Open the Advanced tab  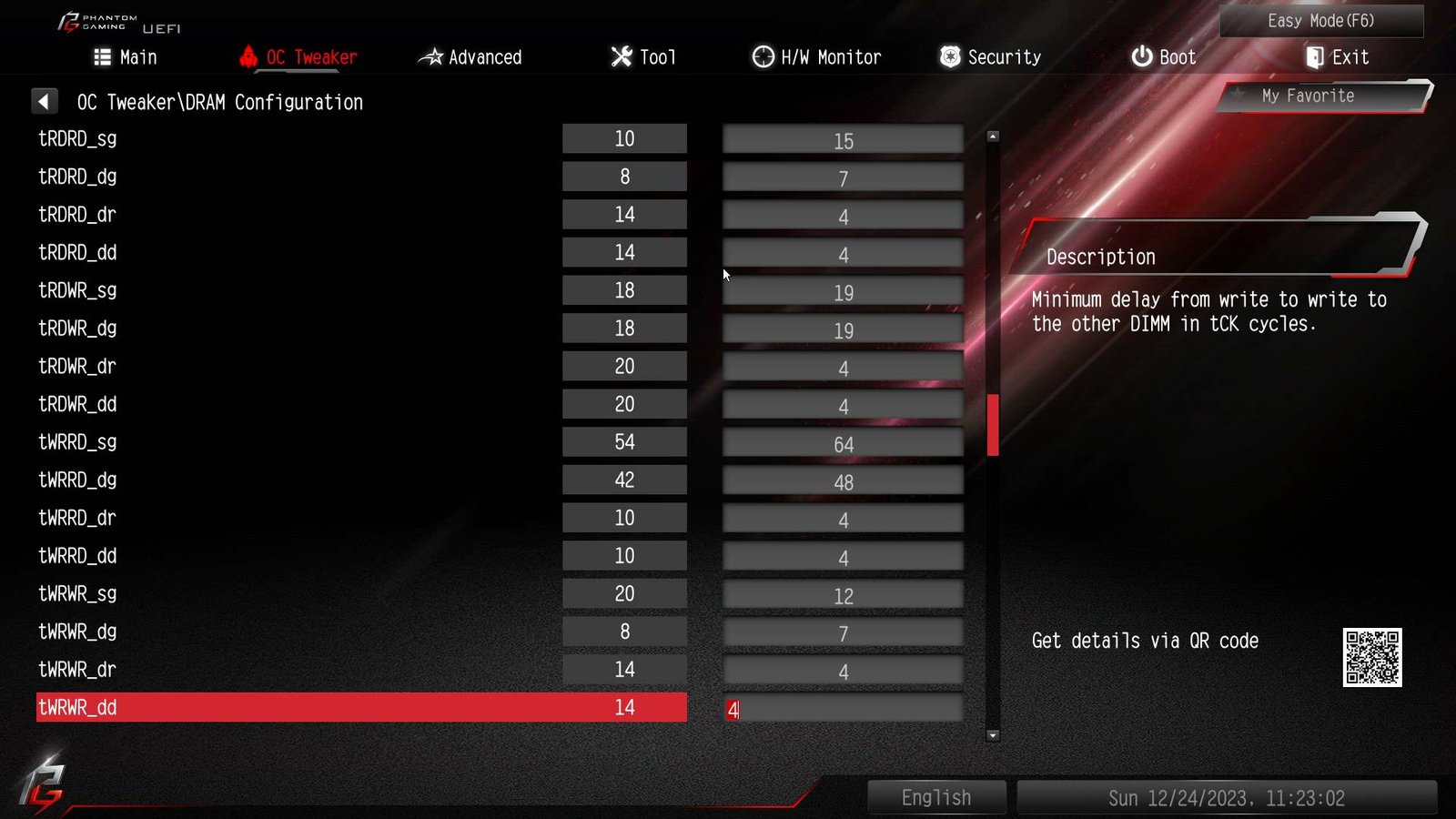tap(470, 57)
